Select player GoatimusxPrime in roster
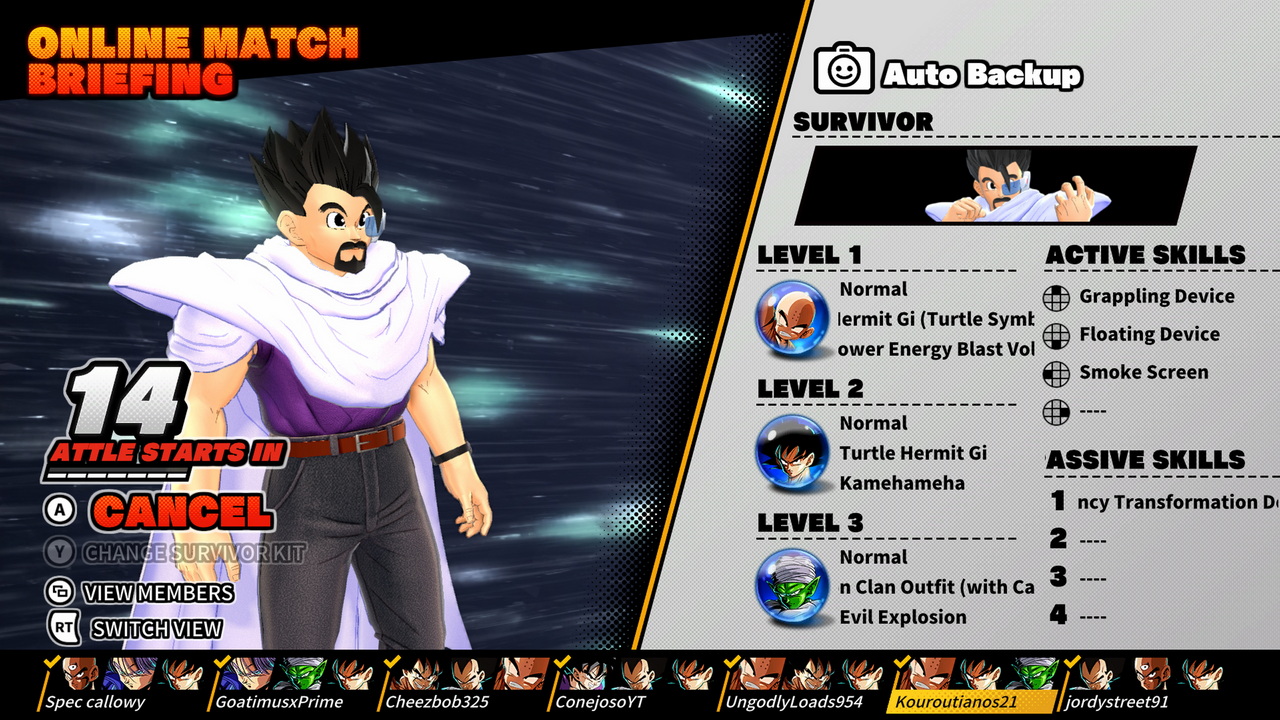Viewport: 1280px width, 720px height. click(x=279, y=701)
